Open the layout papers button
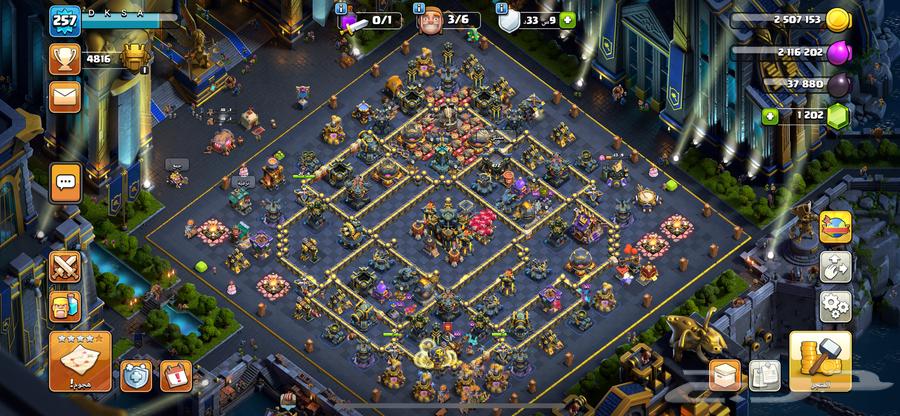900x416 pixels. [x=766, y=375]
